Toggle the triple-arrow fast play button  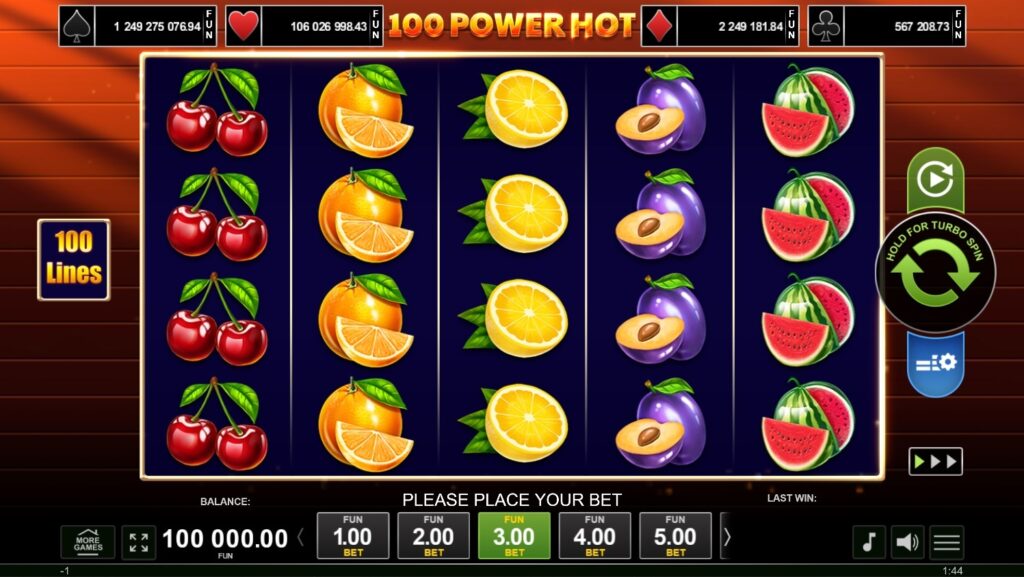(935, 461)
